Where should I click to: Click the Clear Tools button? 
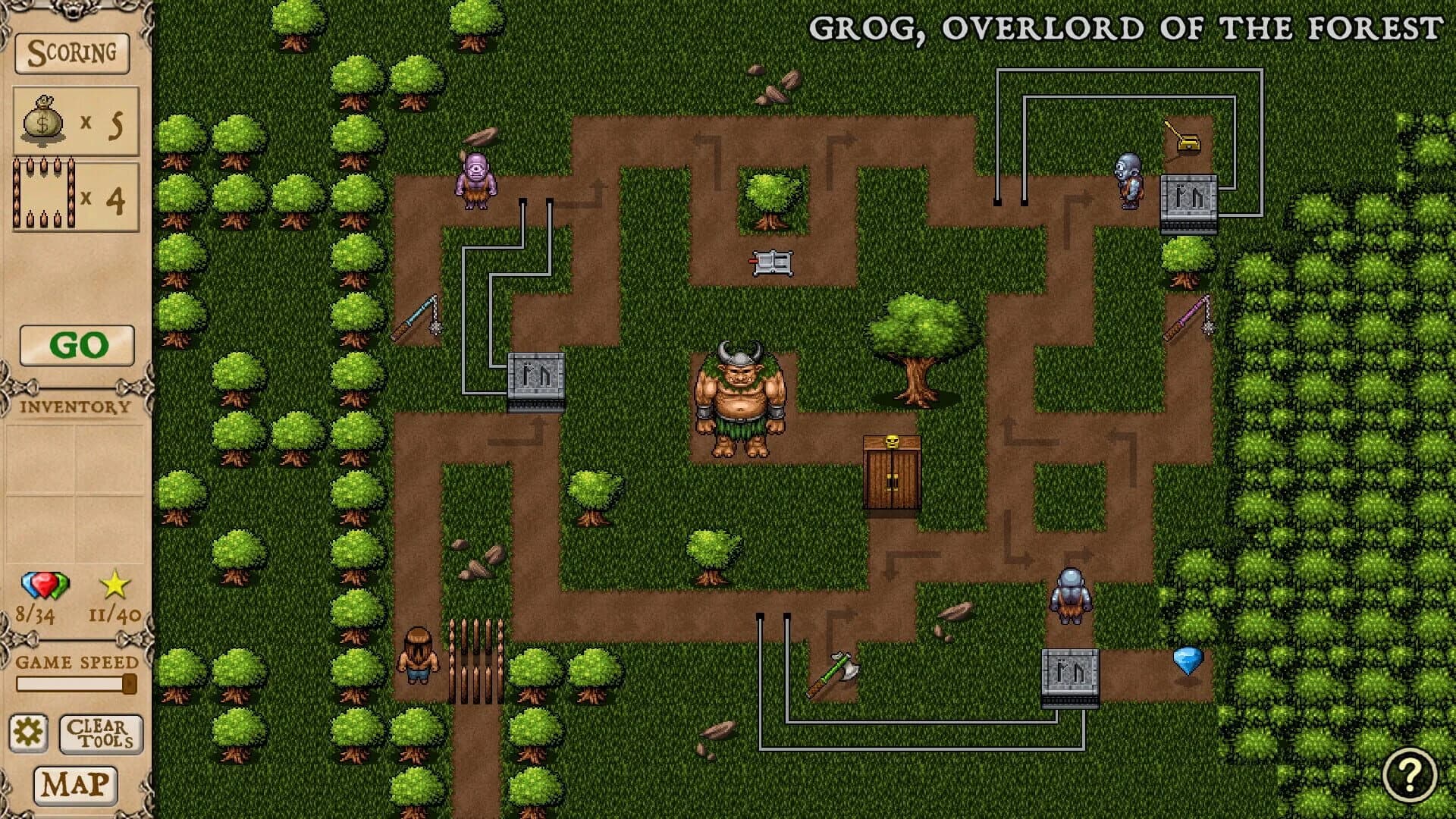click(x=100, y=733)
